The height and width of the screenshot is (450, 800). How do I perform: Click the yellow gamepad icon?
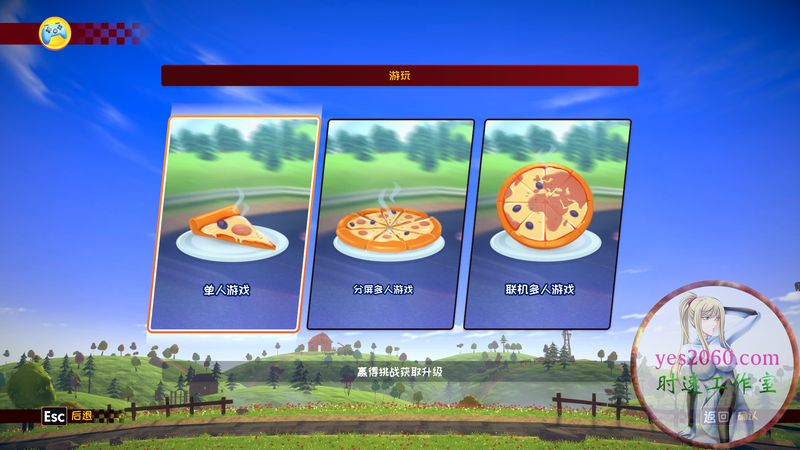[x=54, y=33]
